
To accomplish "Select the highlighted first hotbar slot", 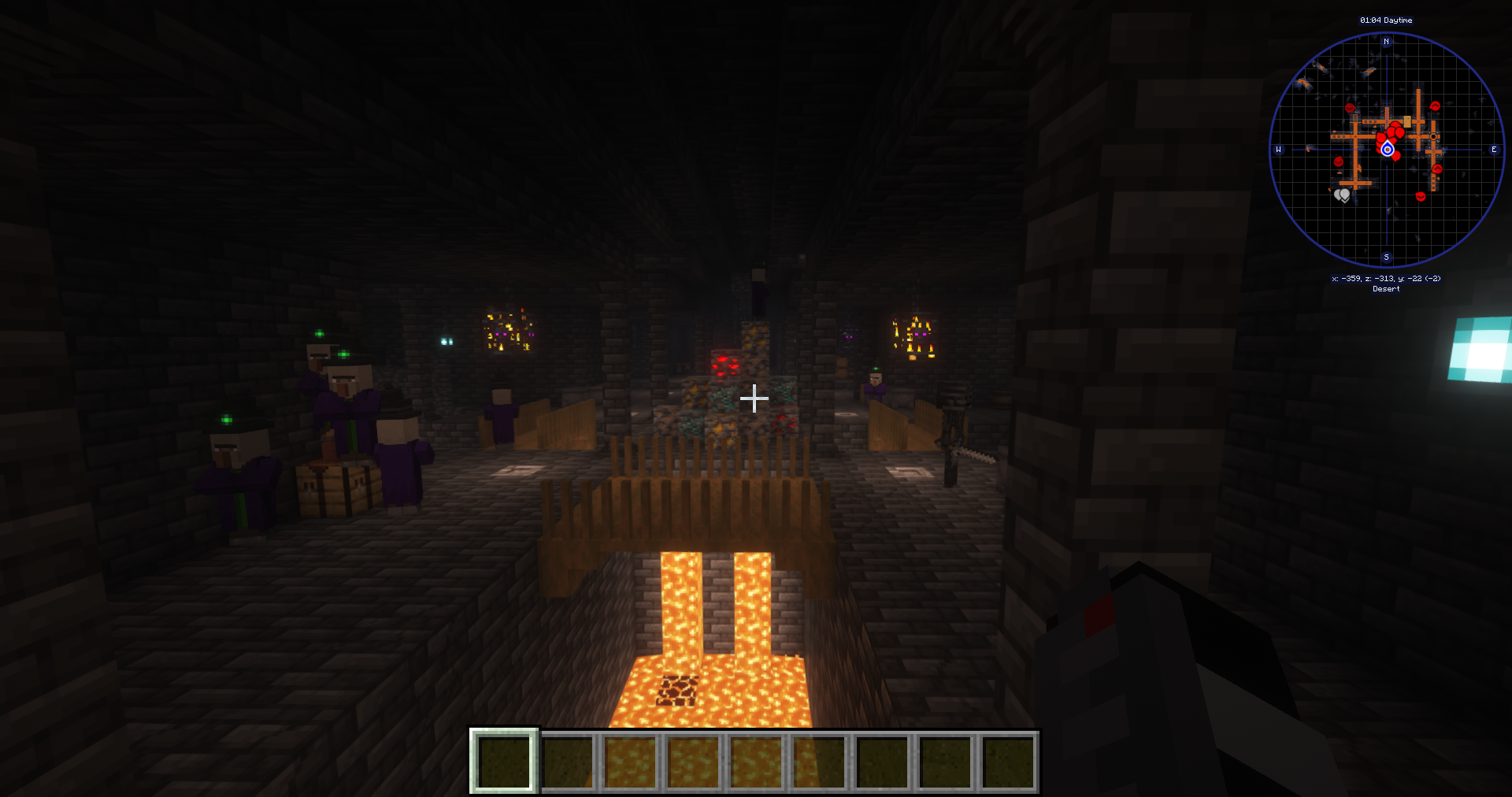I will point(504,761).
